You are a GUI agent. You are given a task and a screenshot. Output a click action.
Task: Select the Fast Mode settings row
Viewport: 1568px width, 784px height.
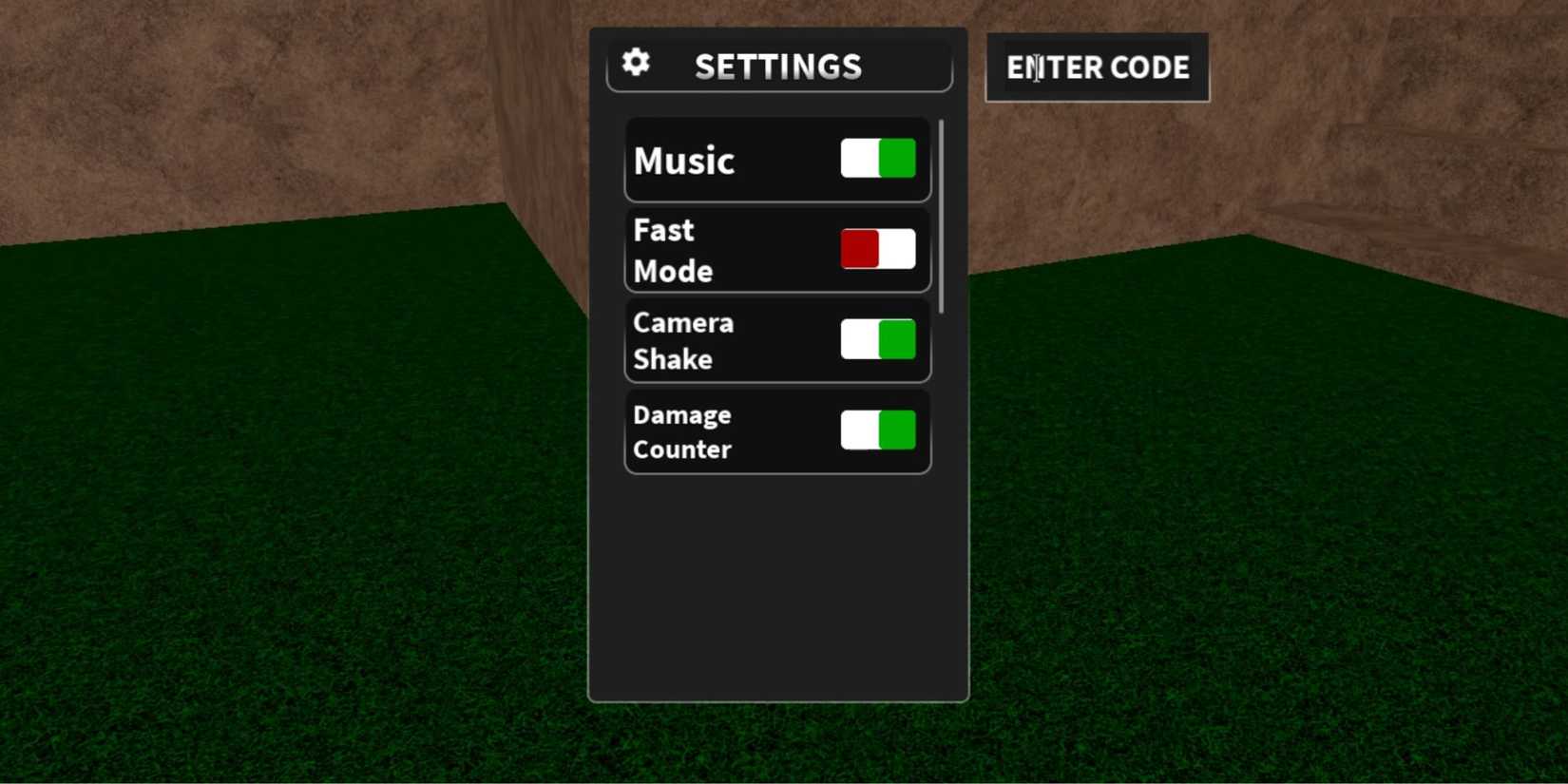tap(776, 249)
